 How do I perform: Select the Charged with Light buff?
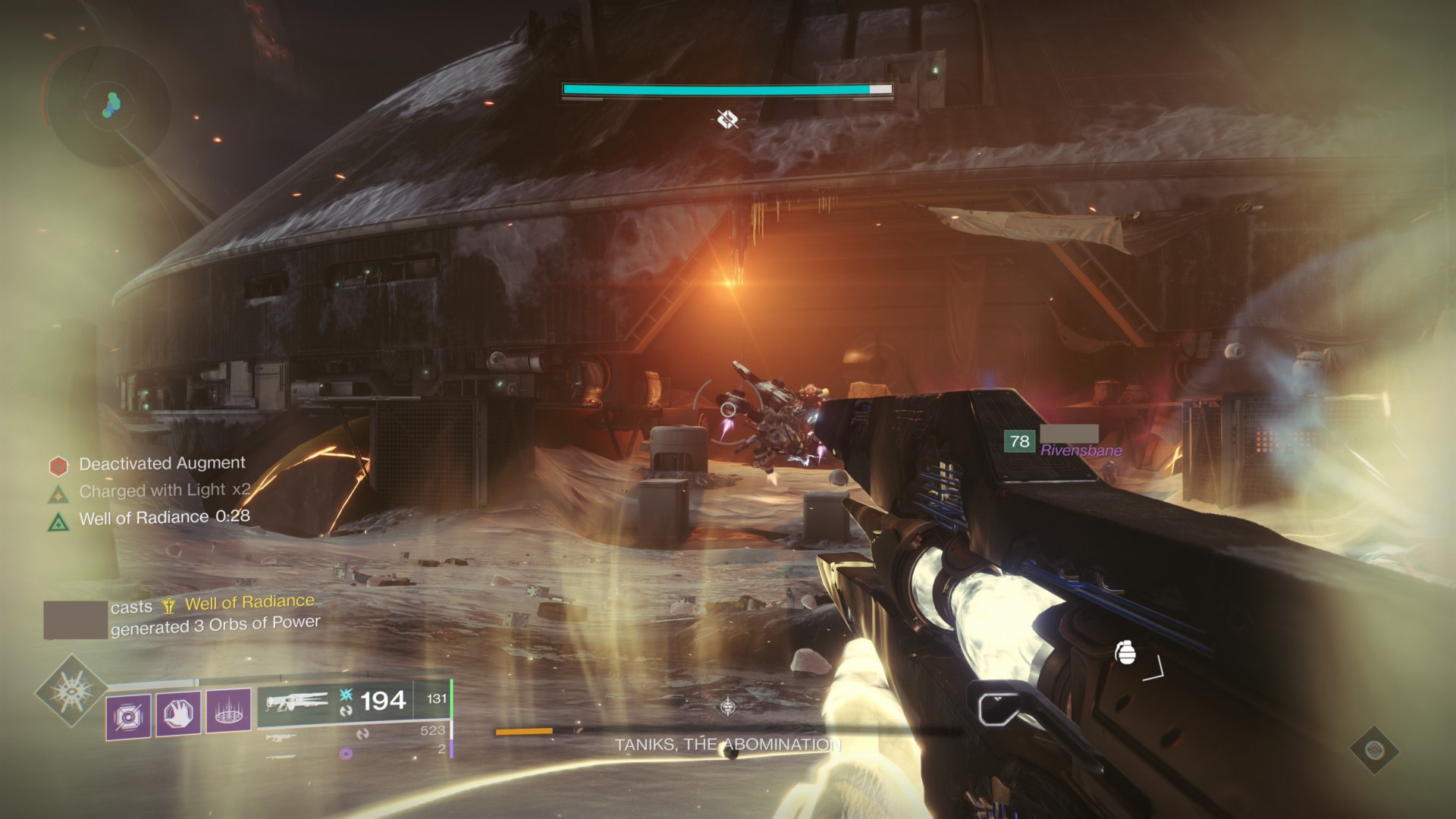[x=164, y=491]
